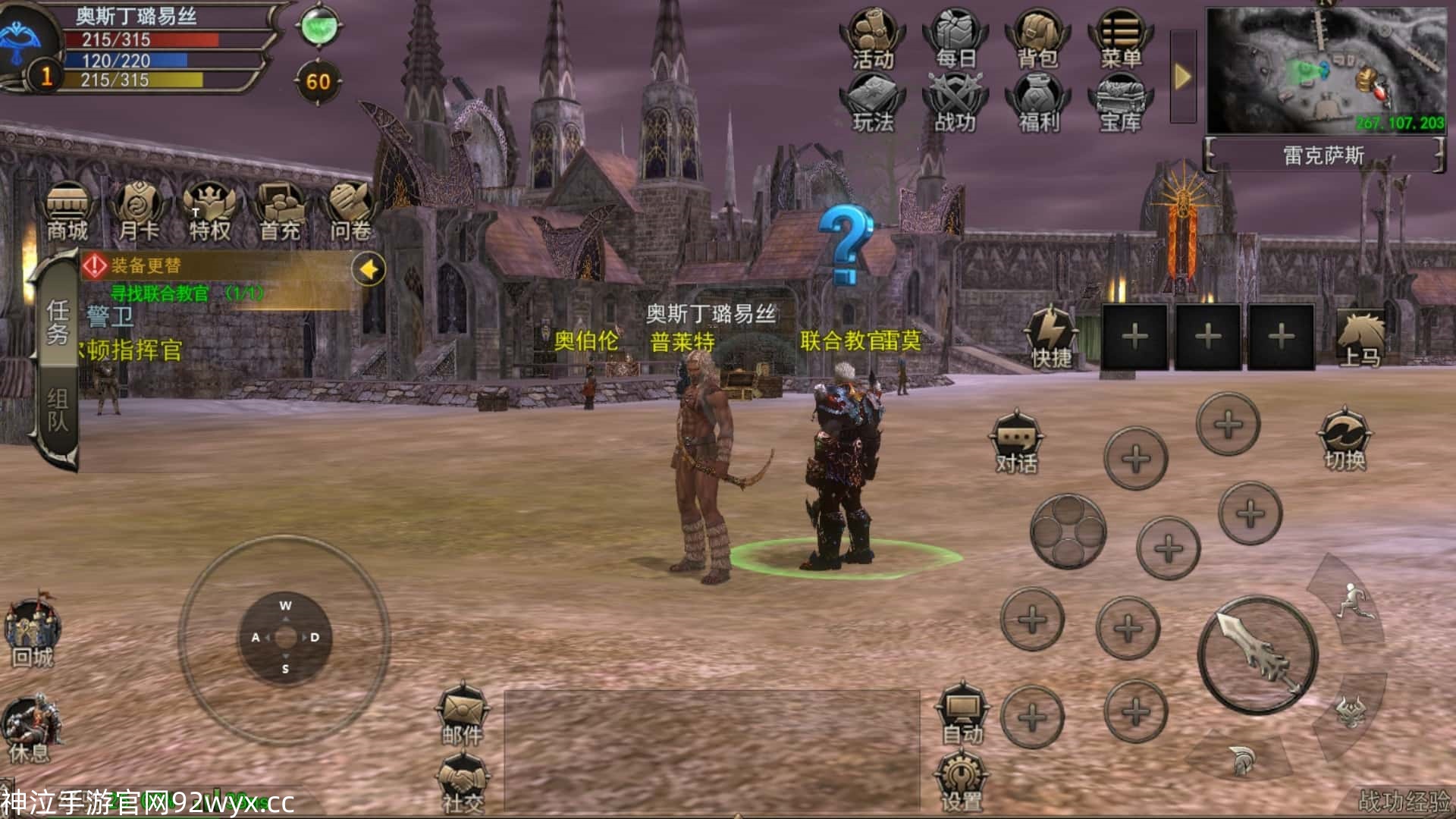Collapse the quest tracker with yellow arrow
The height and width of the screenshot is (819, 1456).
(x=369, y=269)
